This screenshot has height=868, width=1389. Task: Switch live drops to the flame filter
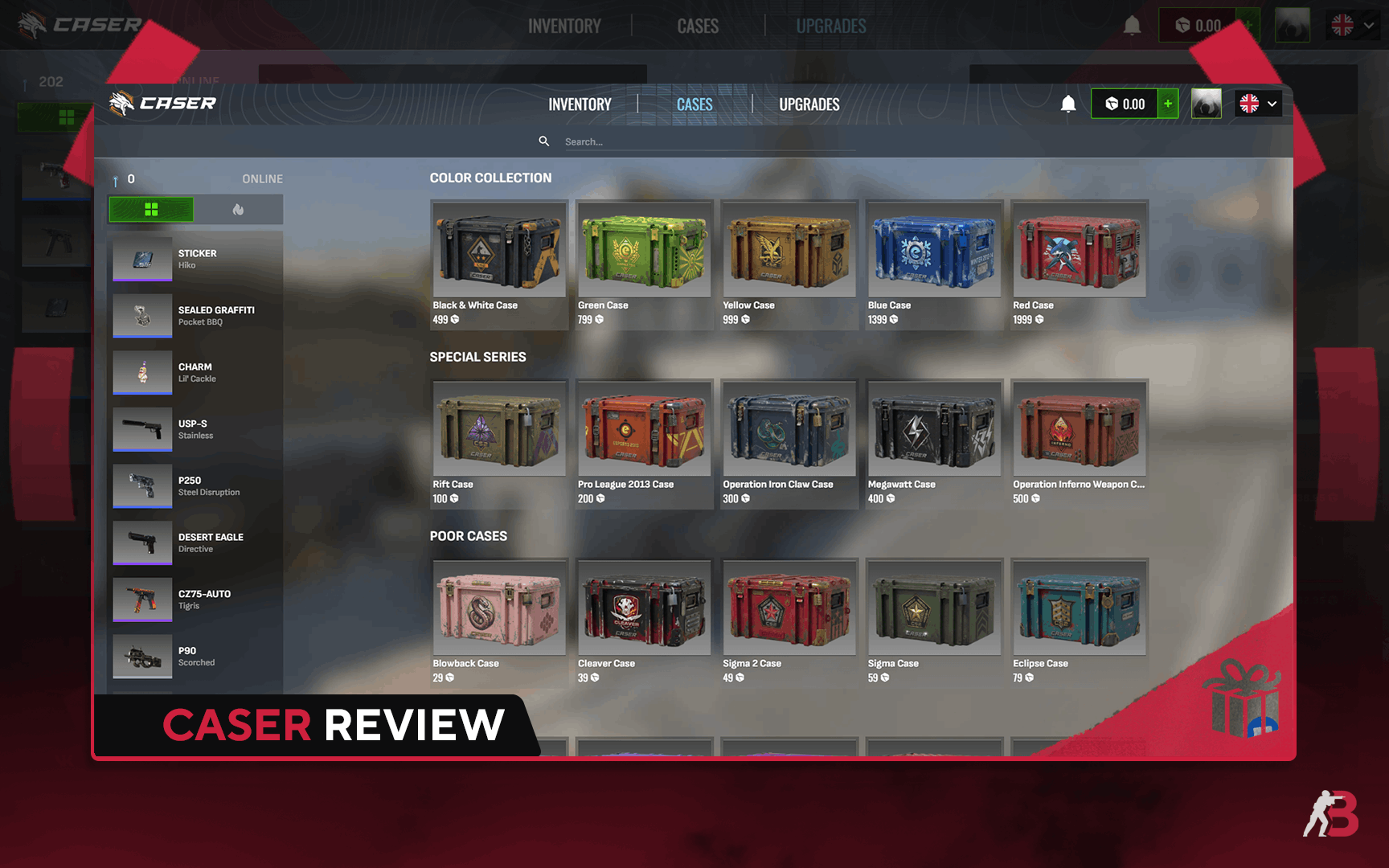coord(238,210)
